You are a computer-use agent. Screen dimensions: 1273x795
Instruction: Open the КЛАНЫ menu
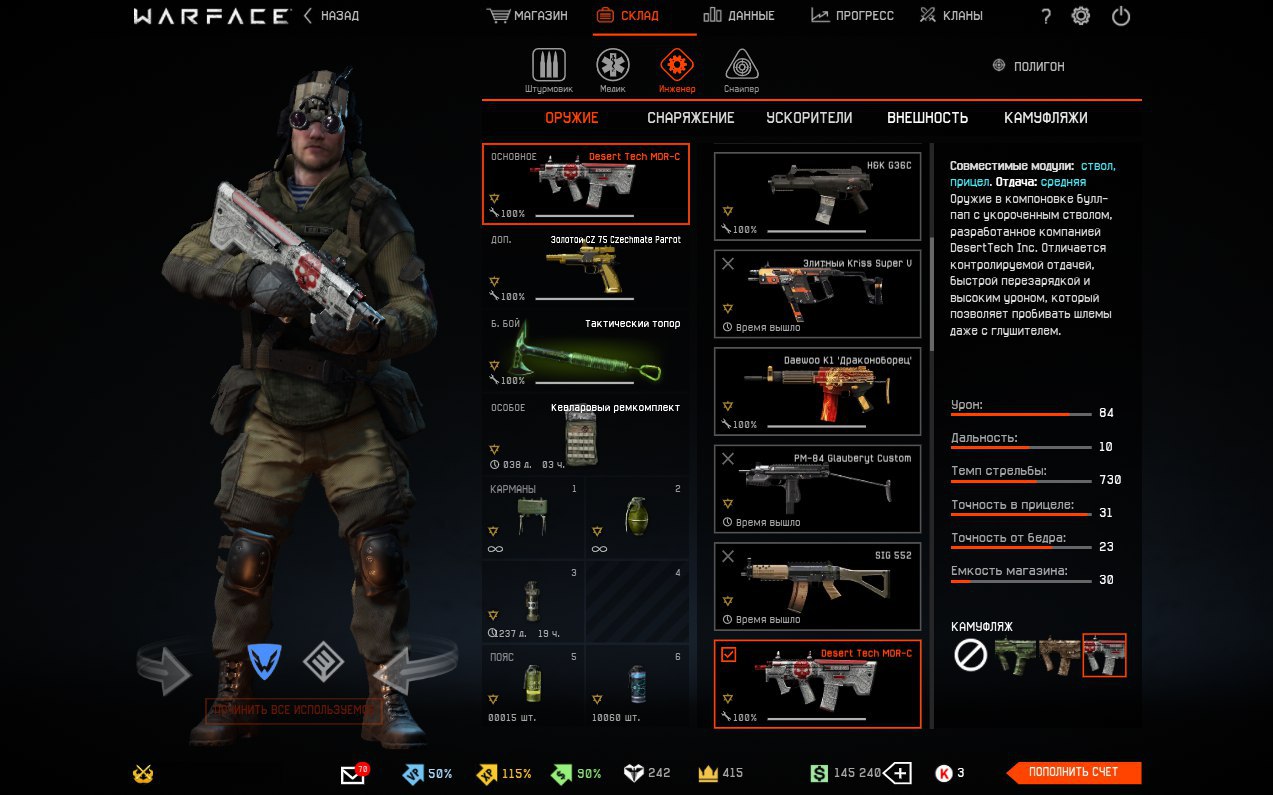[x=951, y=16]
